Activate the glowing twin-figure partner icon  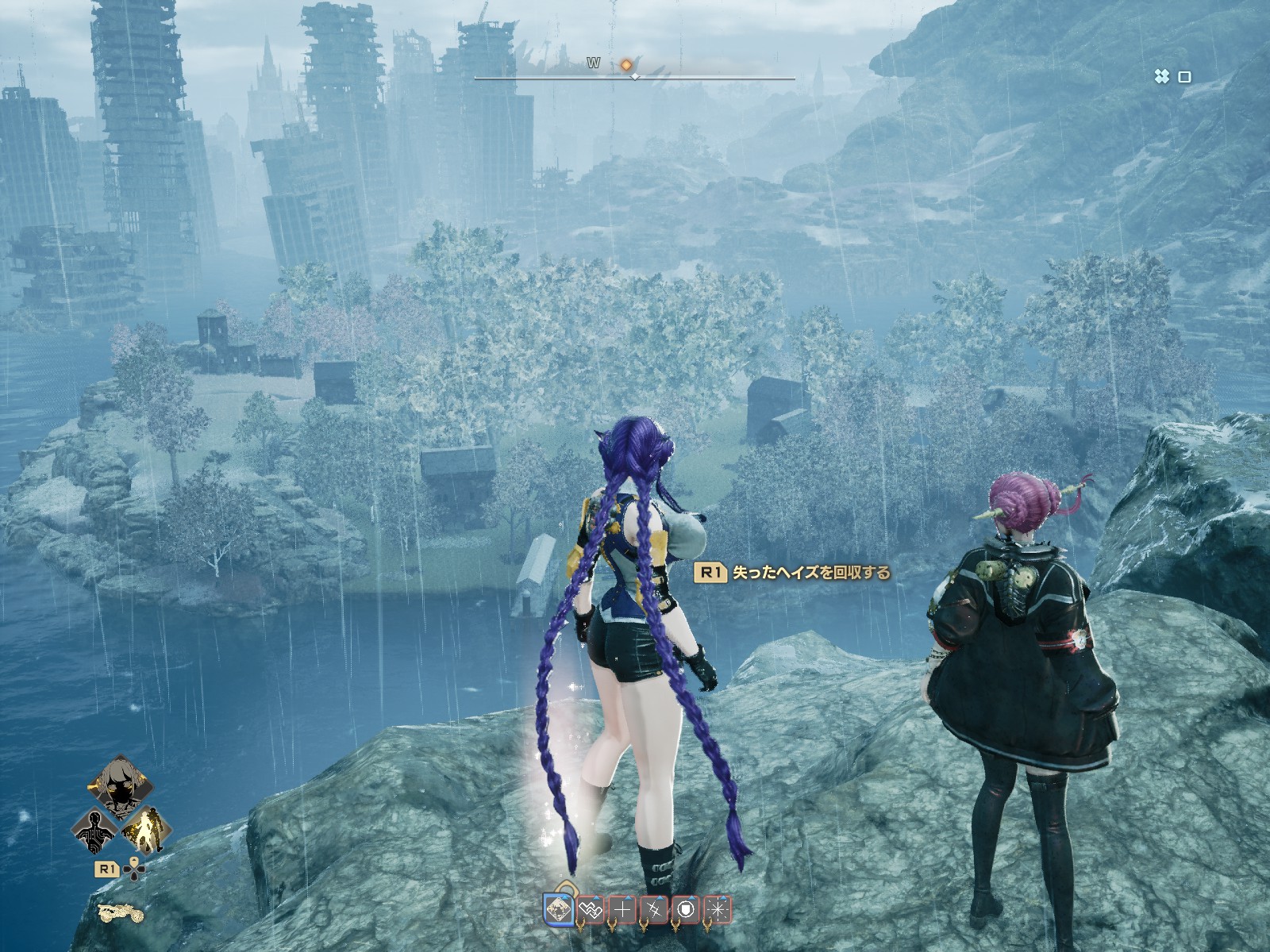coord(144,829)
